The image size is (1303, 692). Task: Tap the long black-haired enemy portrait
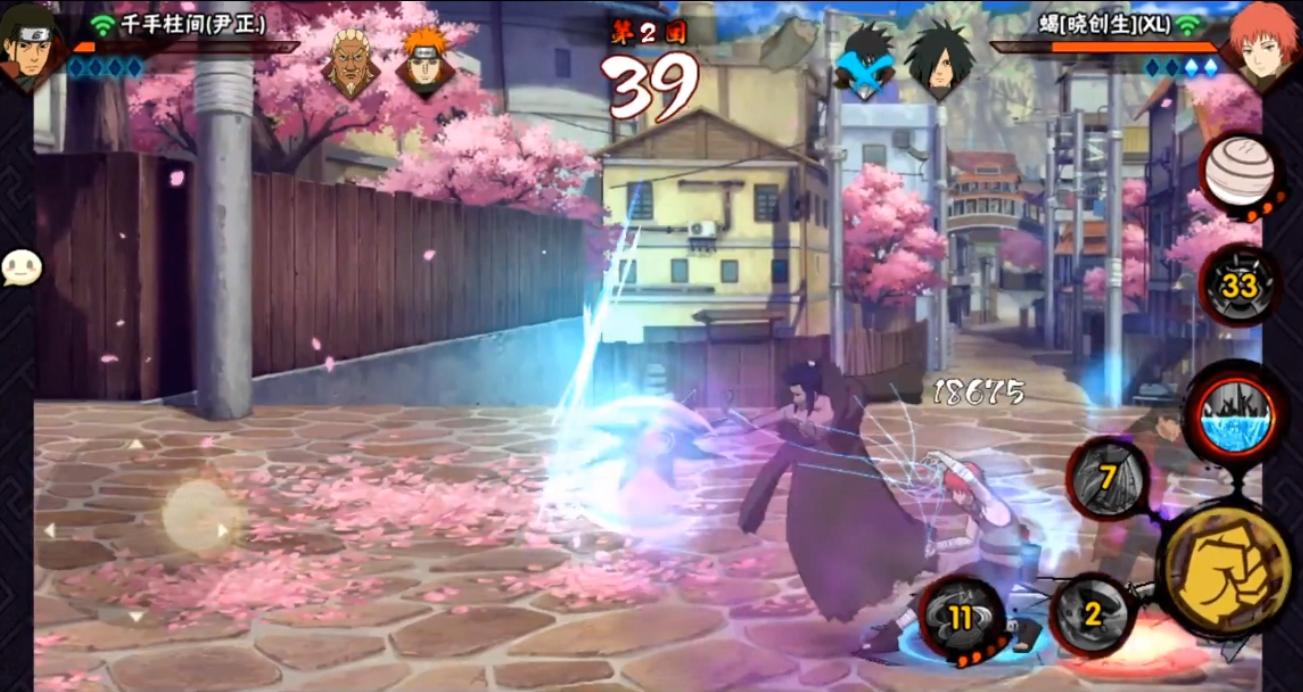coord(938,62)
